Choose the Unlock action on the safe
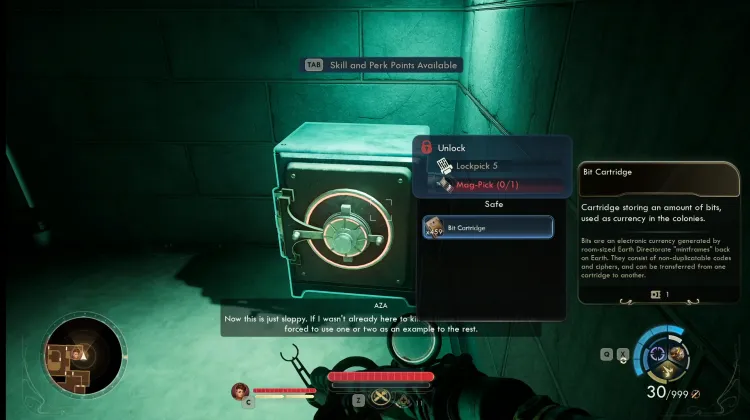Screen dimensions: 750x420 [x=451, y=148]
